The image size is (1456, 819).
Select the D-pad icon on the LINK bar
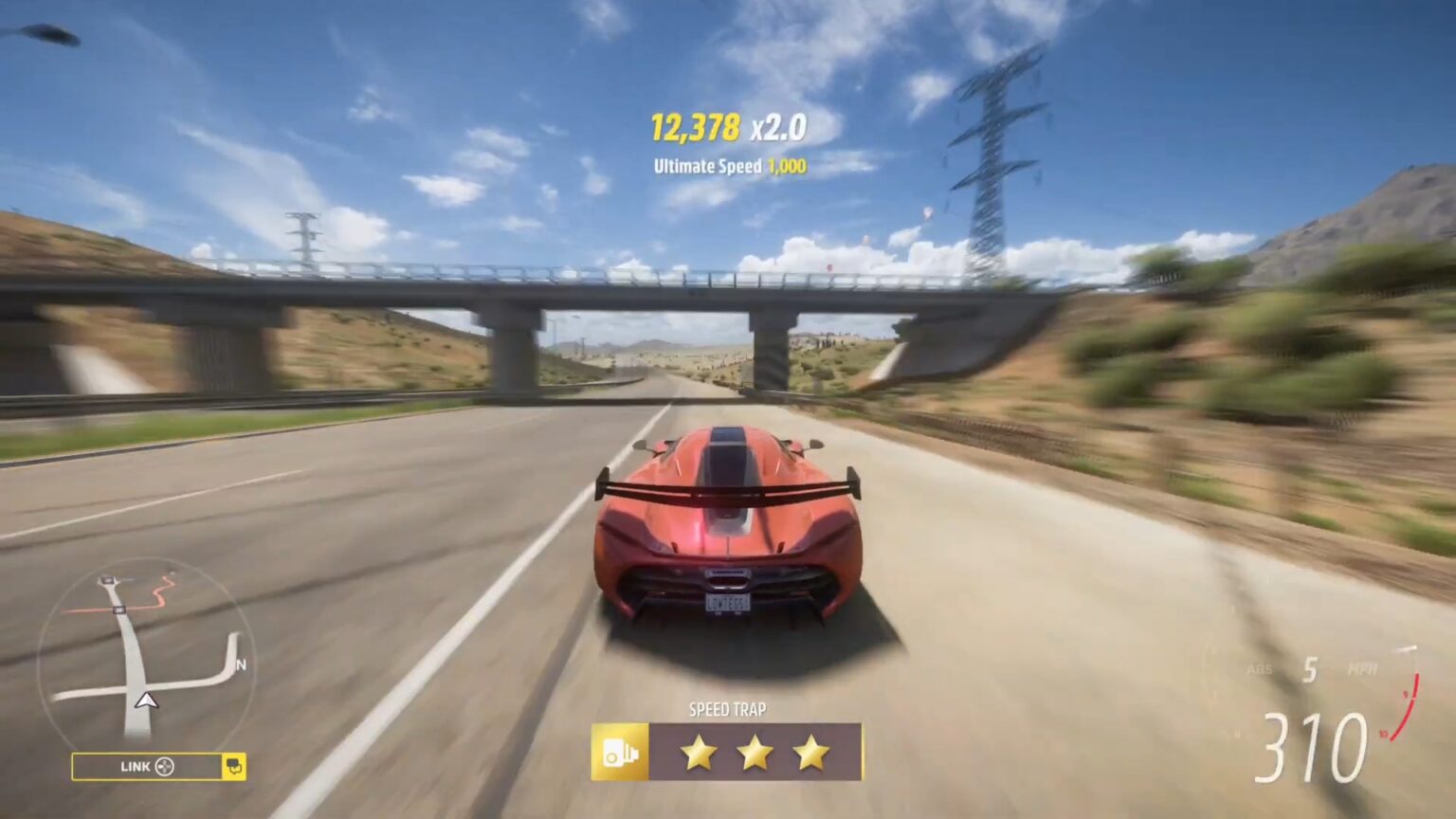coord(167,767)
